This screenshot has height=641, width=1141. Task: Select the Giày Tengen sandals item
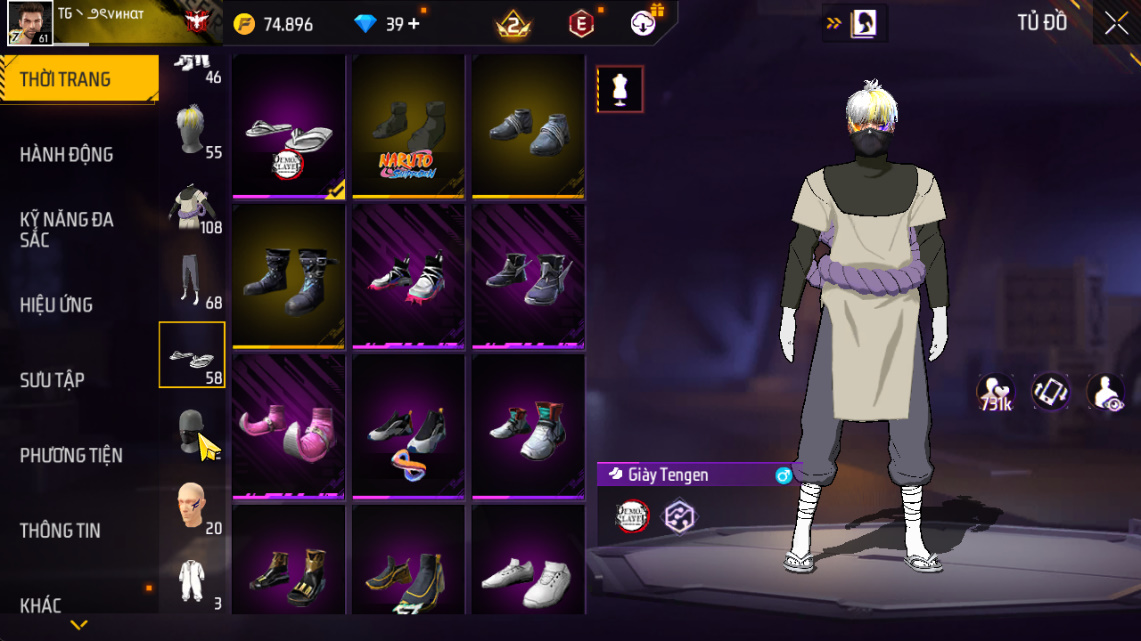point(289,126)
